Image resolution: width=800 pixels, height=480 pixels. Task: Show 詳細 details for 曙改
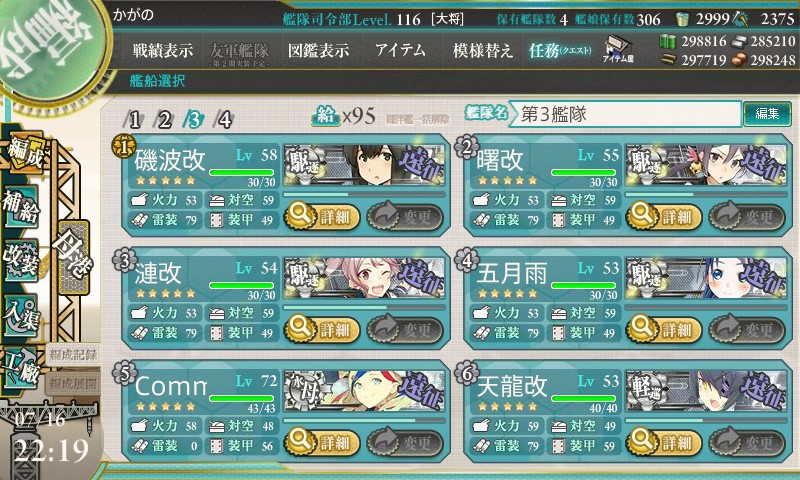click(x=663, y=214)
